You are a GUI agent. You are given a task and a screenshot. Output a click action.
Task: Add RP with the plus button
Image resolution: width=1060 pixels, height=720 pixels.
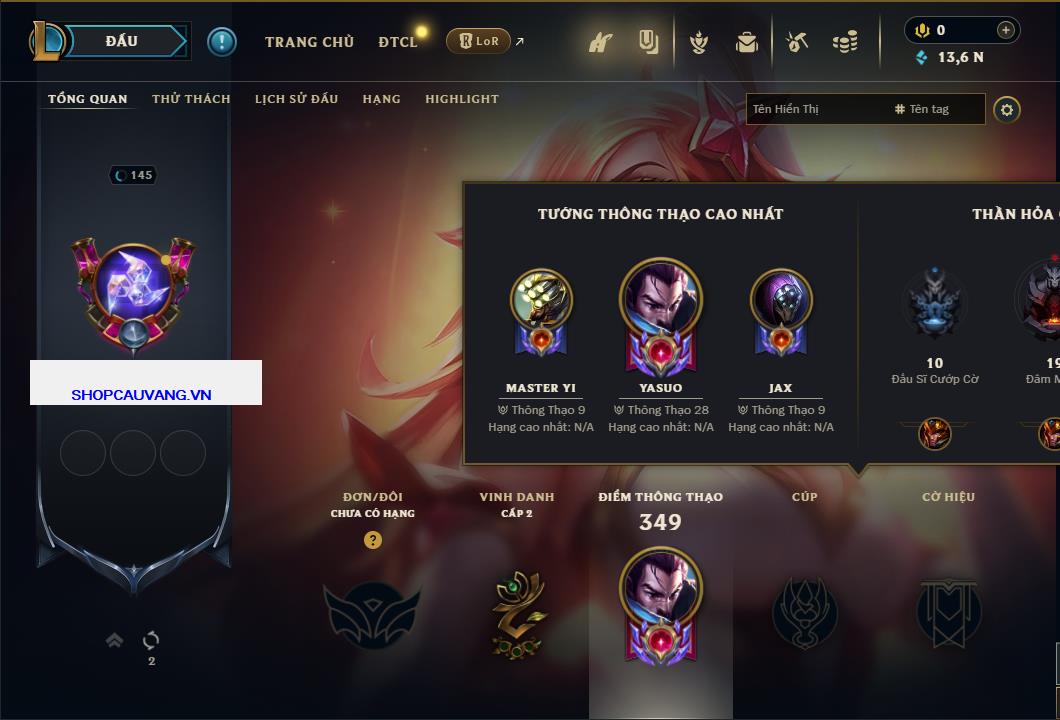tap(1006, 30)
